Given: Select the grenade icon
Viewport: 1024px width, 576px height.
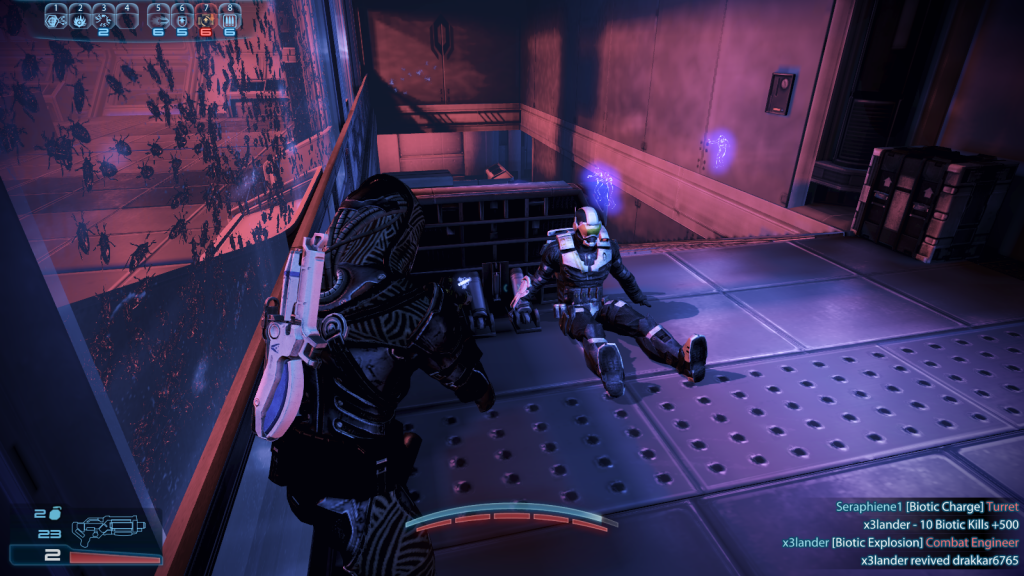Looking at the screenshot, I should click(x=53, y=513).
